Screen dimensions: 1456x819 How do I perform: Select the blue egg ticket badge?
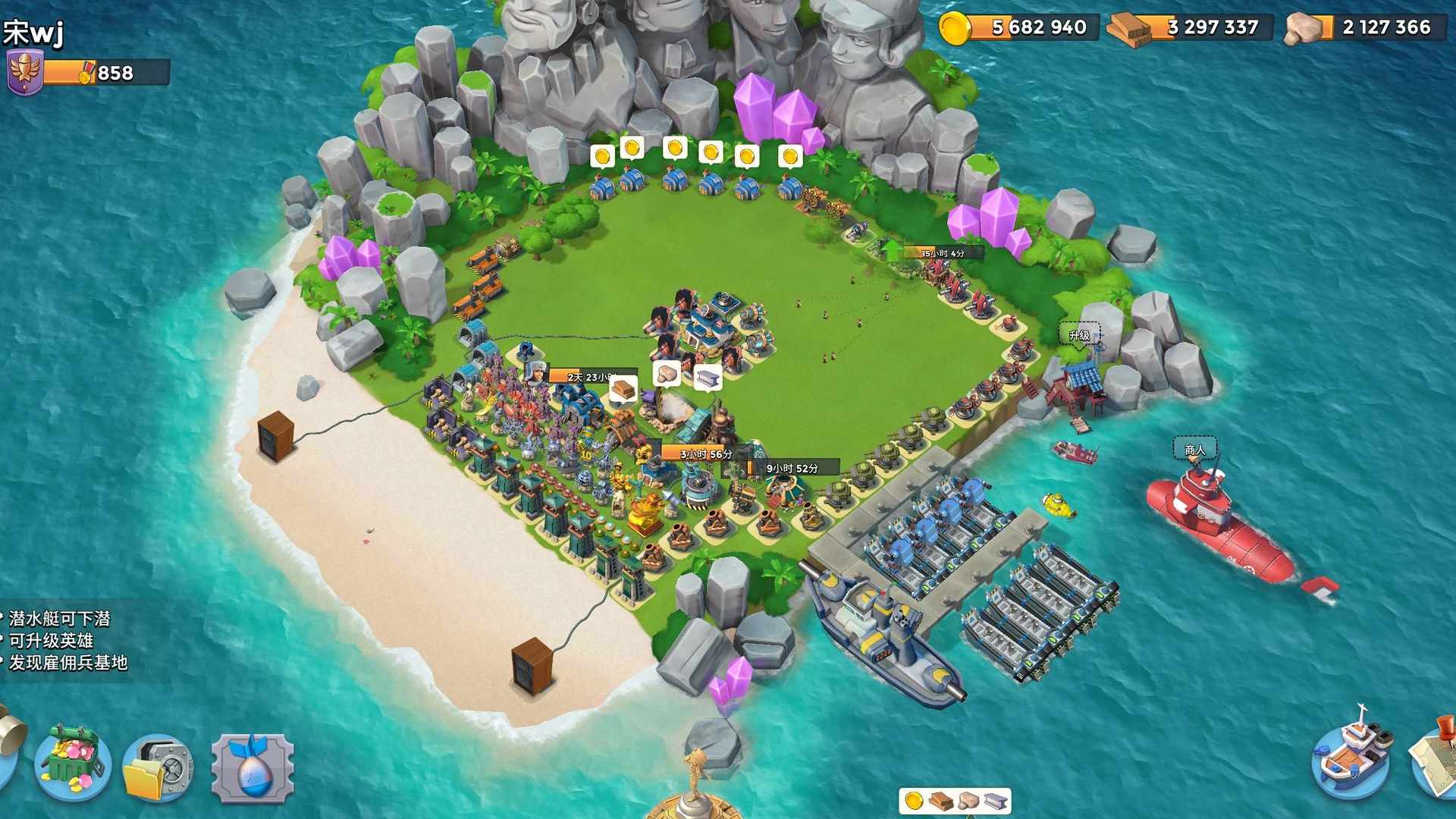(253, 769)
